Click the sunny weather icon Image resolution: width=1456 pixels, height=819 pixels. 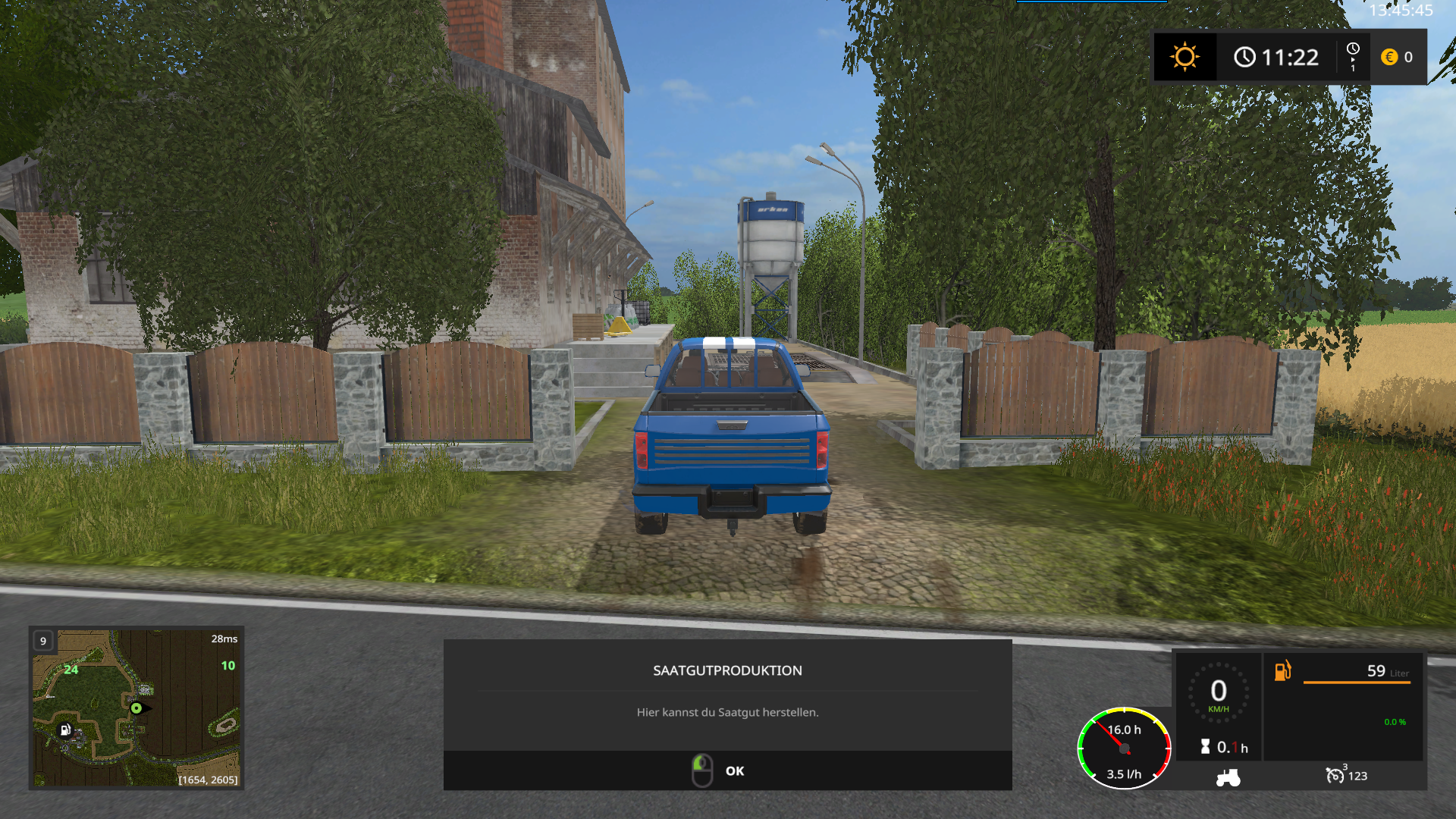(x=1185, y=57)
